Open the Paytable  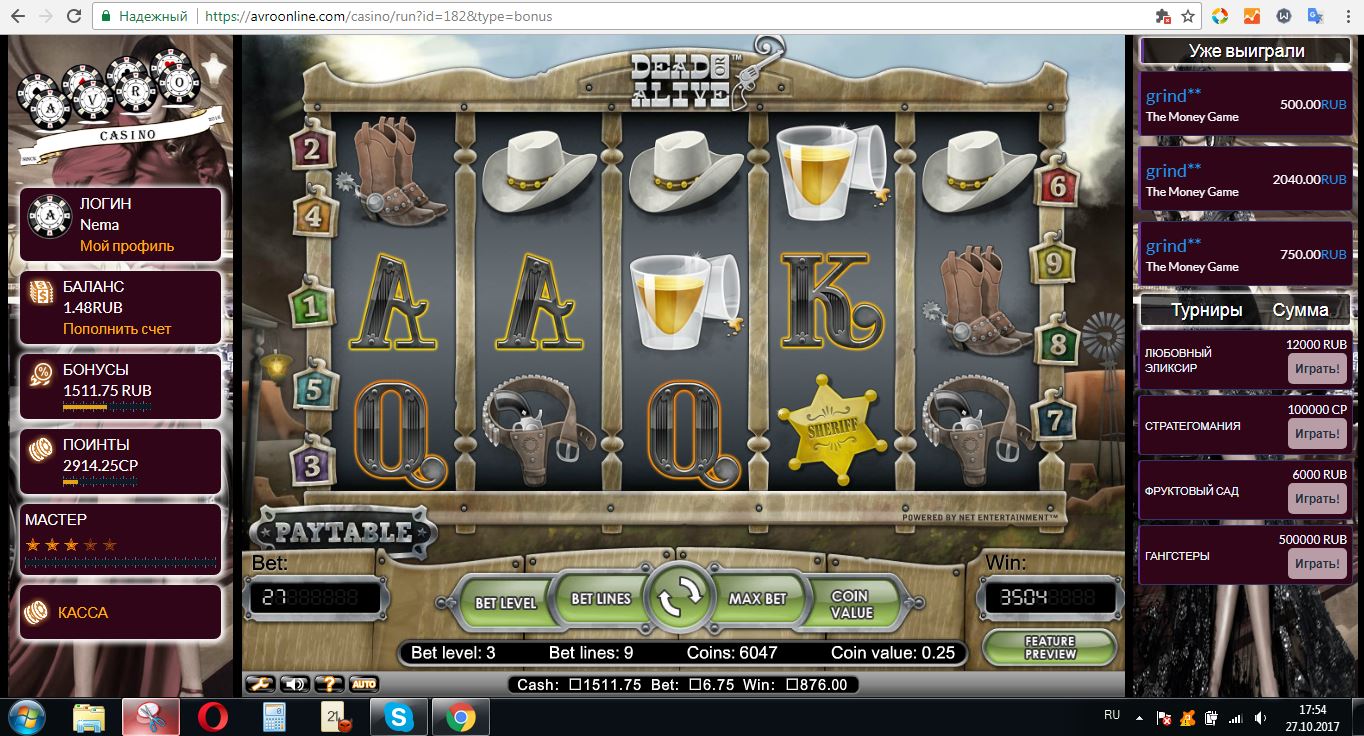pos(343,532)
